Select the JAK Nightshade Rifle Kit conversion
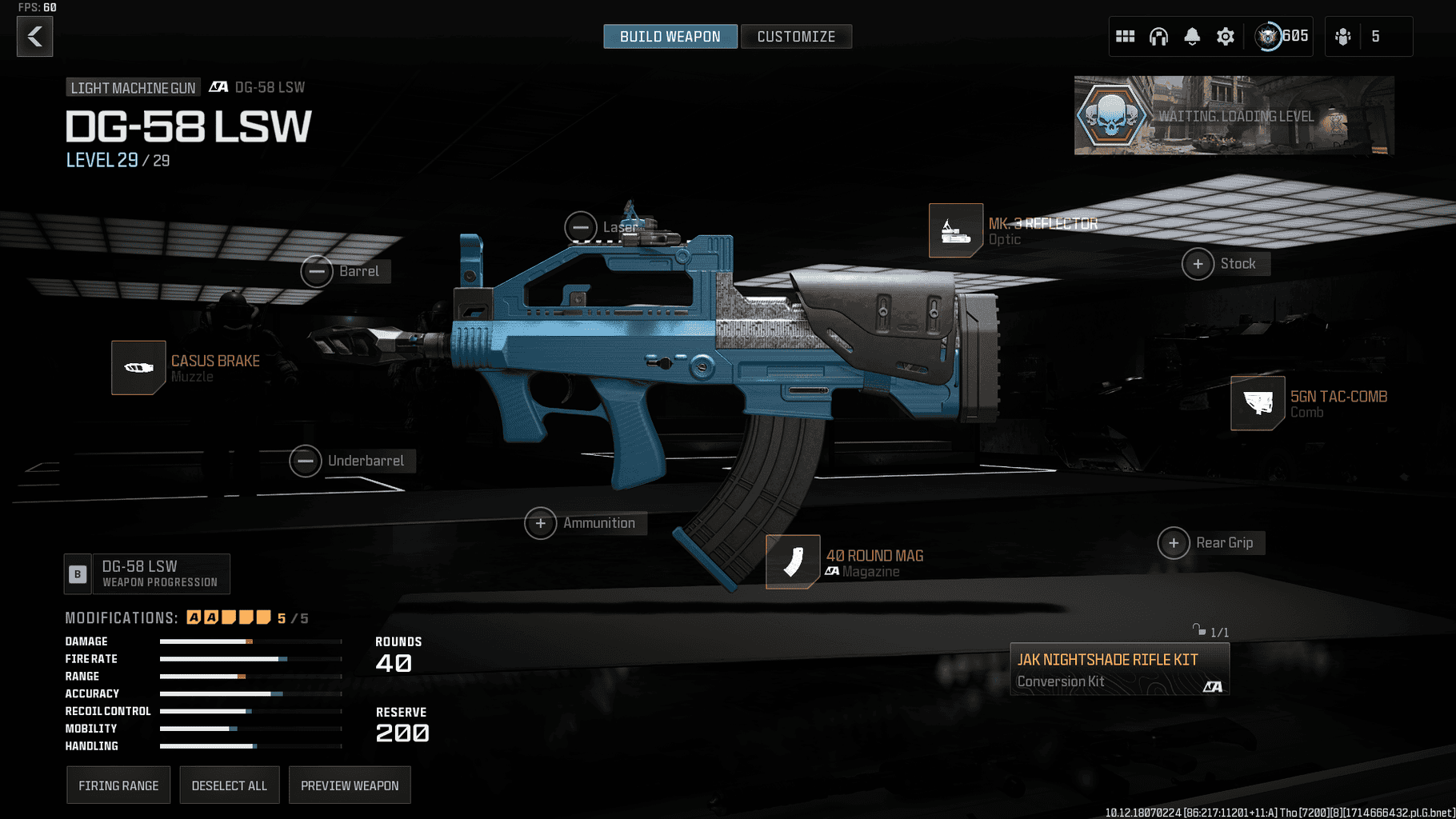1456x819 pixels. click(1118, 669)
